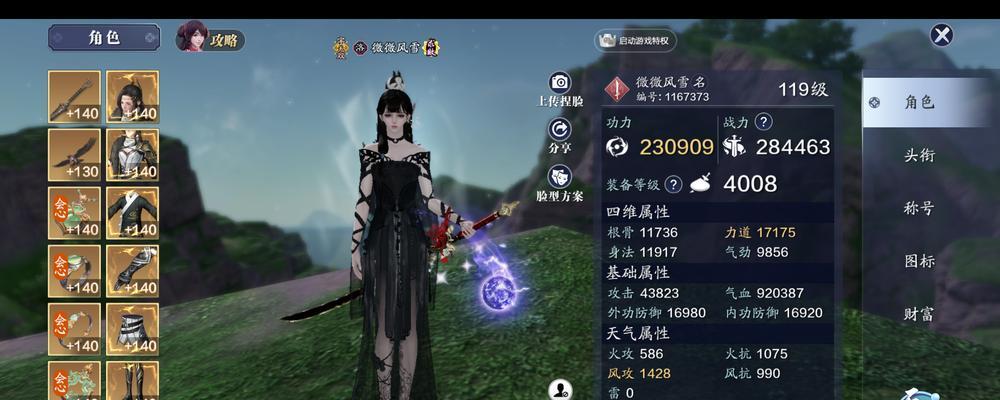
Task: Open the 攻略 guide button
Action: point(210,39)
